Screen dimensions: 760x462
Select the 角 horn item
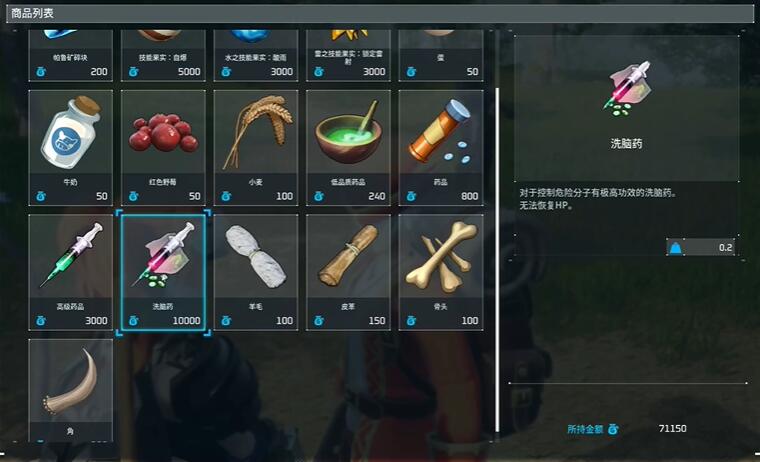[70, 390]
